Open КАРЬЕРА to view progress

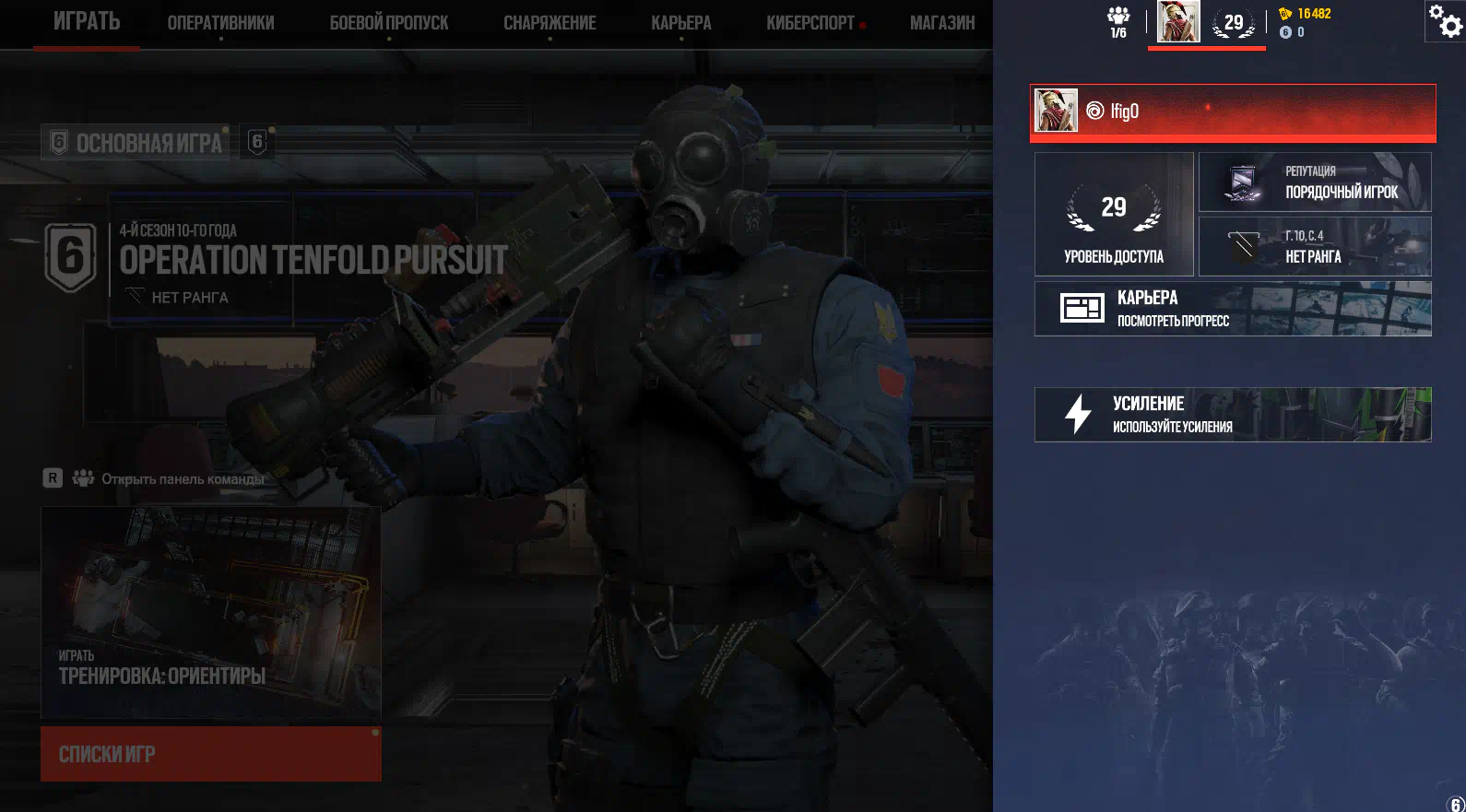(1233, 309)
